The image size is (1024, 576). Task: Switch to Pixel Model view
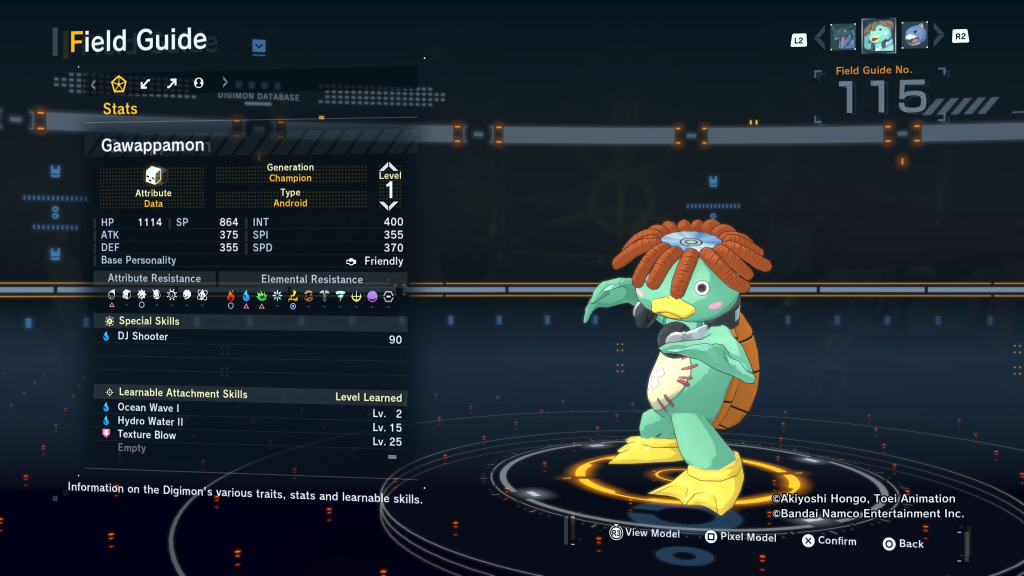point(740,537)
